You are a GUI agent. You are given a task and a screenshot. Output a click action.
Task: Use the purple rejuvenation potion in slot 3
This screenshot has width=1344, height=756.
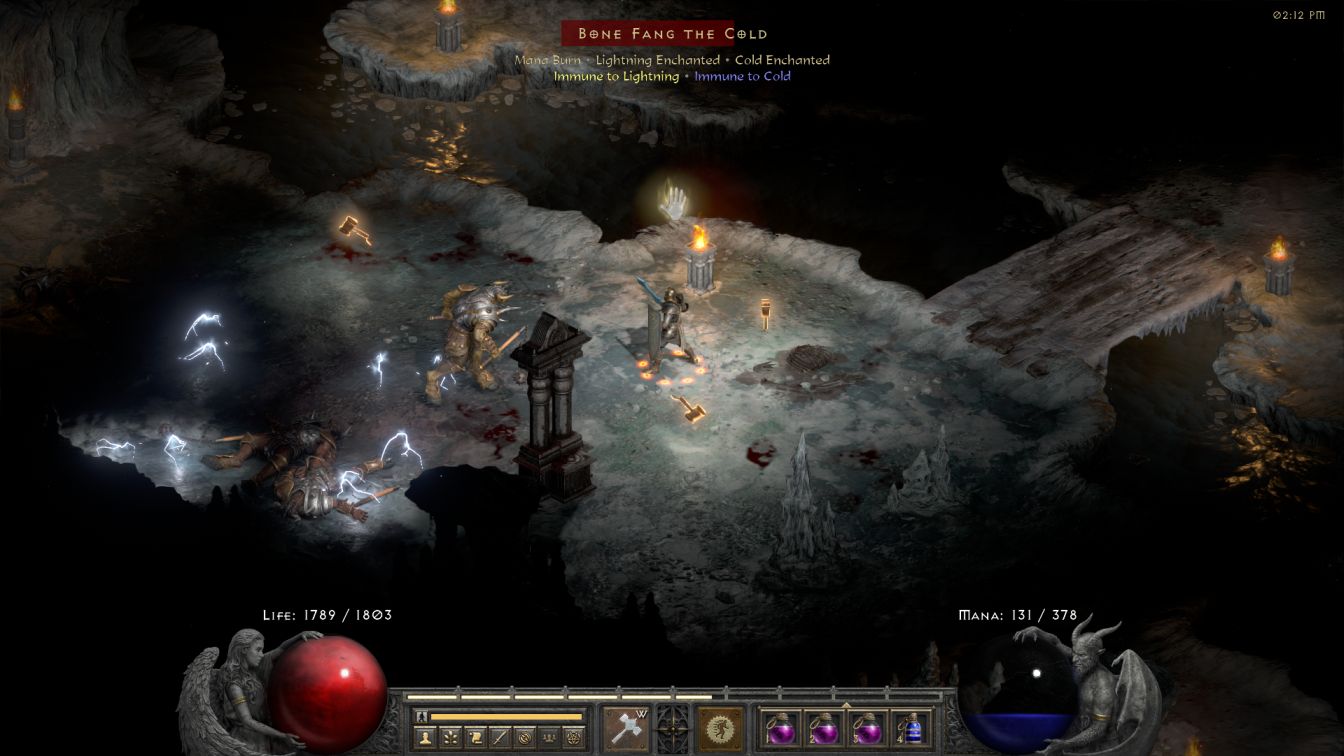coord(867,727)
